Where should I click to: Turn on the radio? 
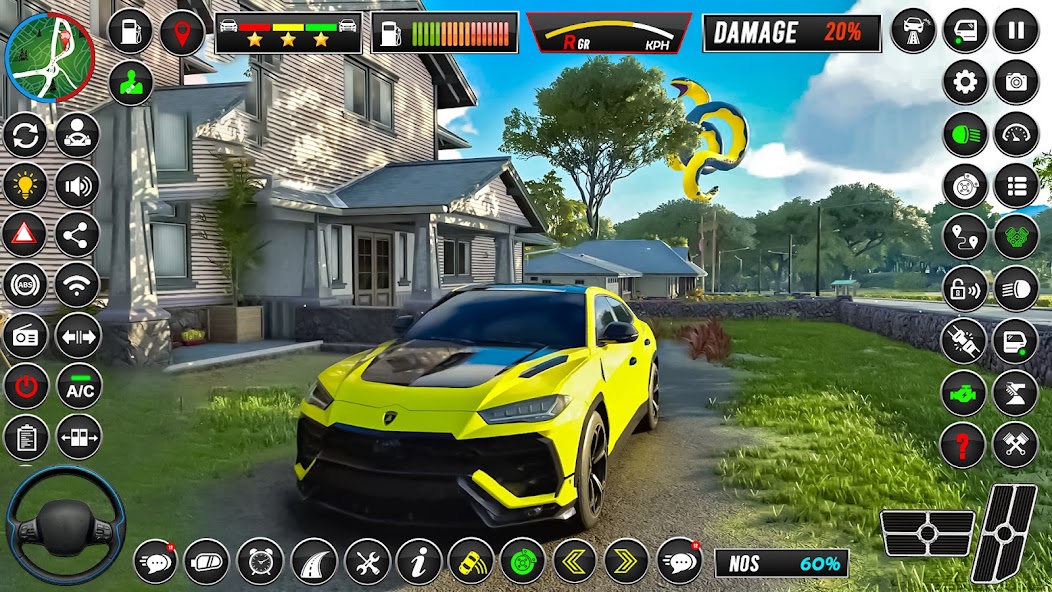coord(25,336)
